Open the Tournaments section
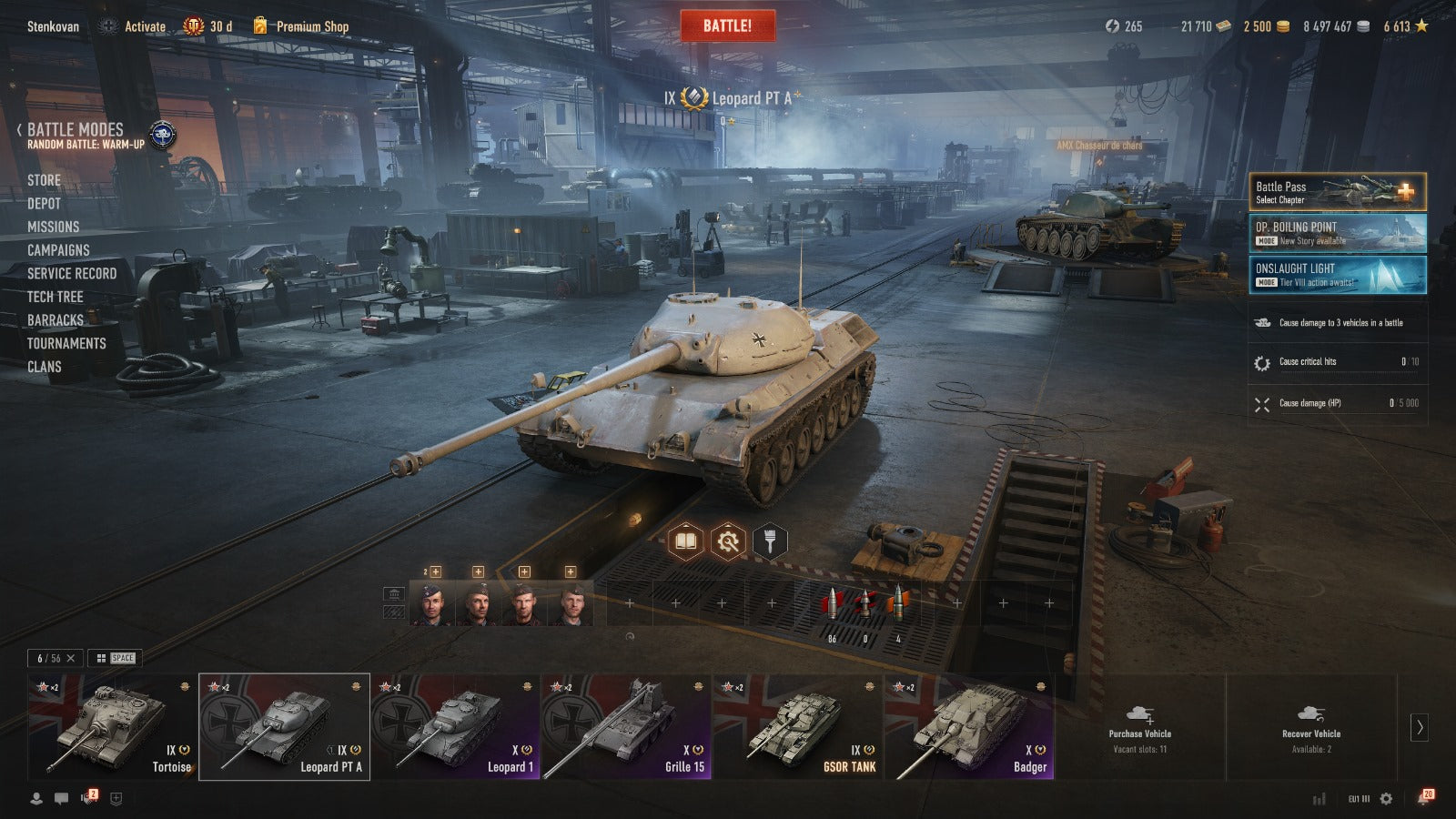1456x819 pixels. (66, 343)
